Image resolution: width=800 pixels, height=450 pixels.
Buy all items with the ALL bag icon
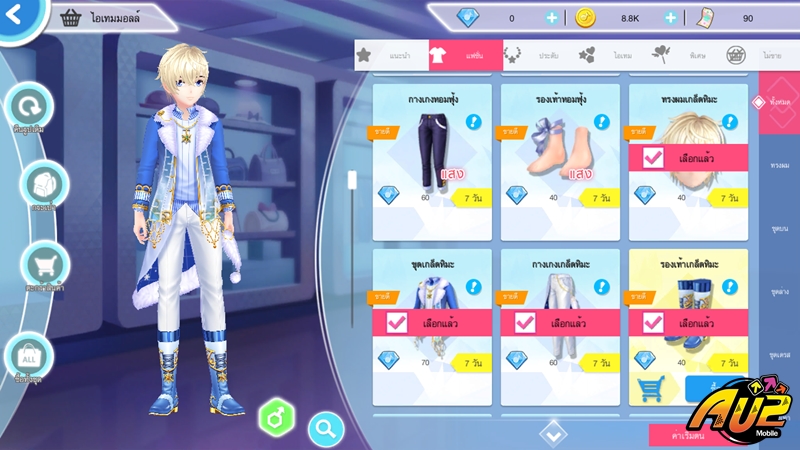coord(28,357)
